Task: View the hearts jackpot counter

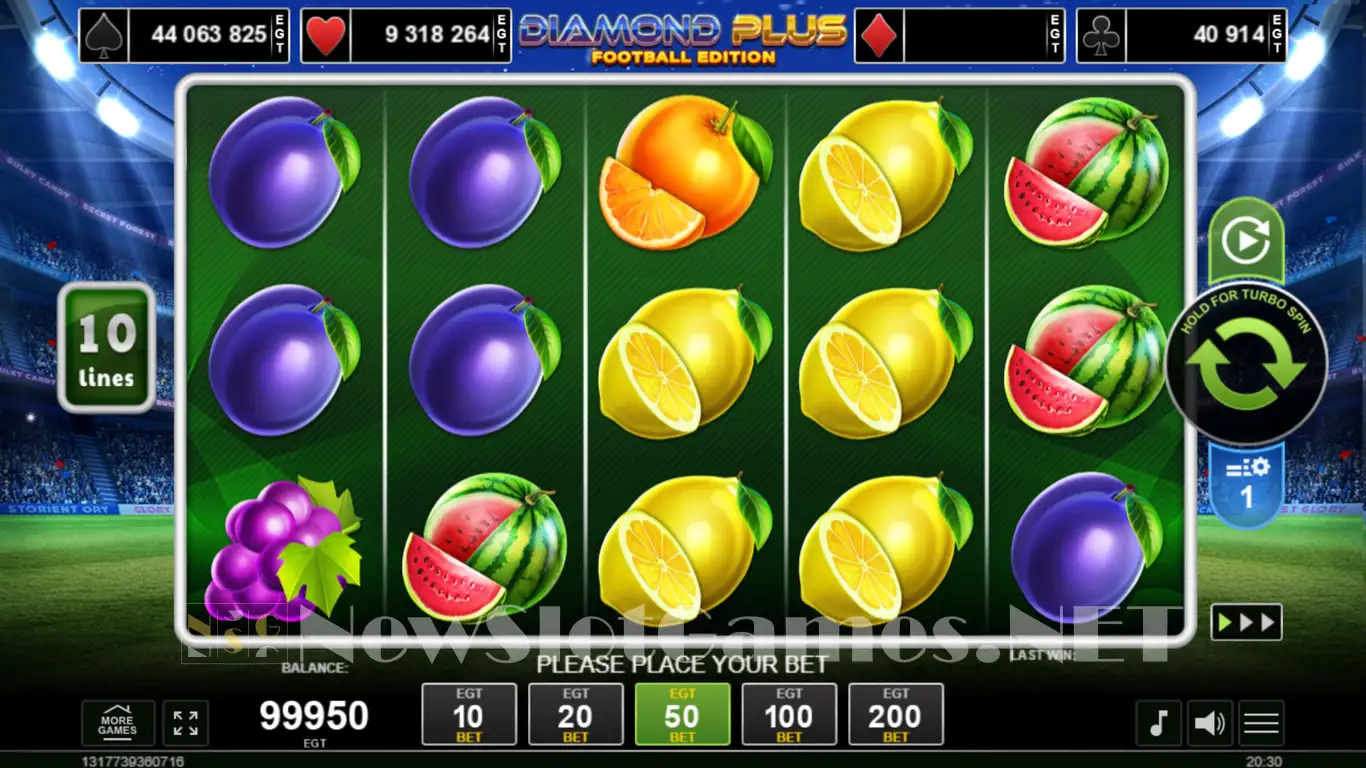Action: [x=406, y=36]
